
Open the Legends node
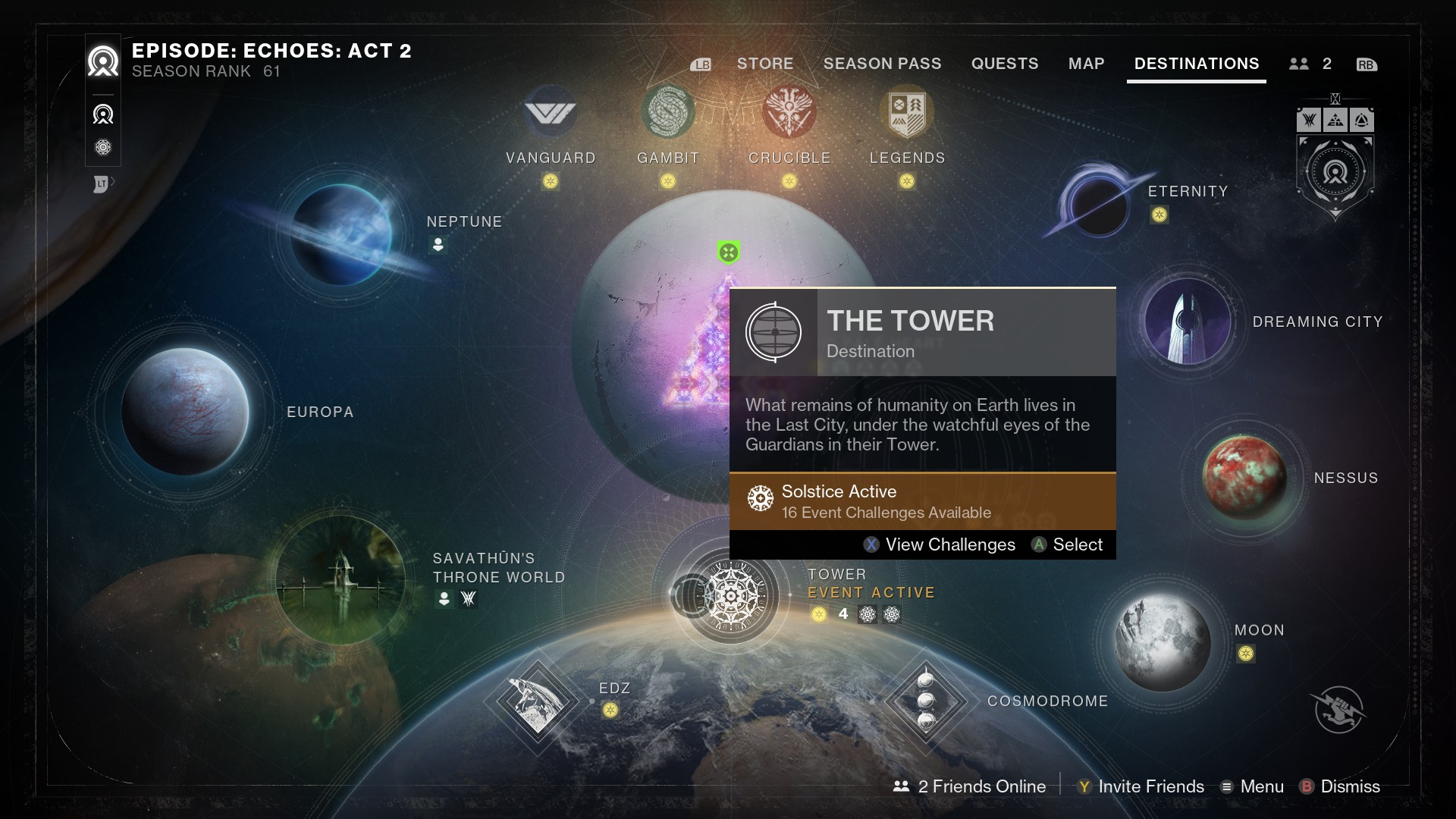(x=907, y=114)
